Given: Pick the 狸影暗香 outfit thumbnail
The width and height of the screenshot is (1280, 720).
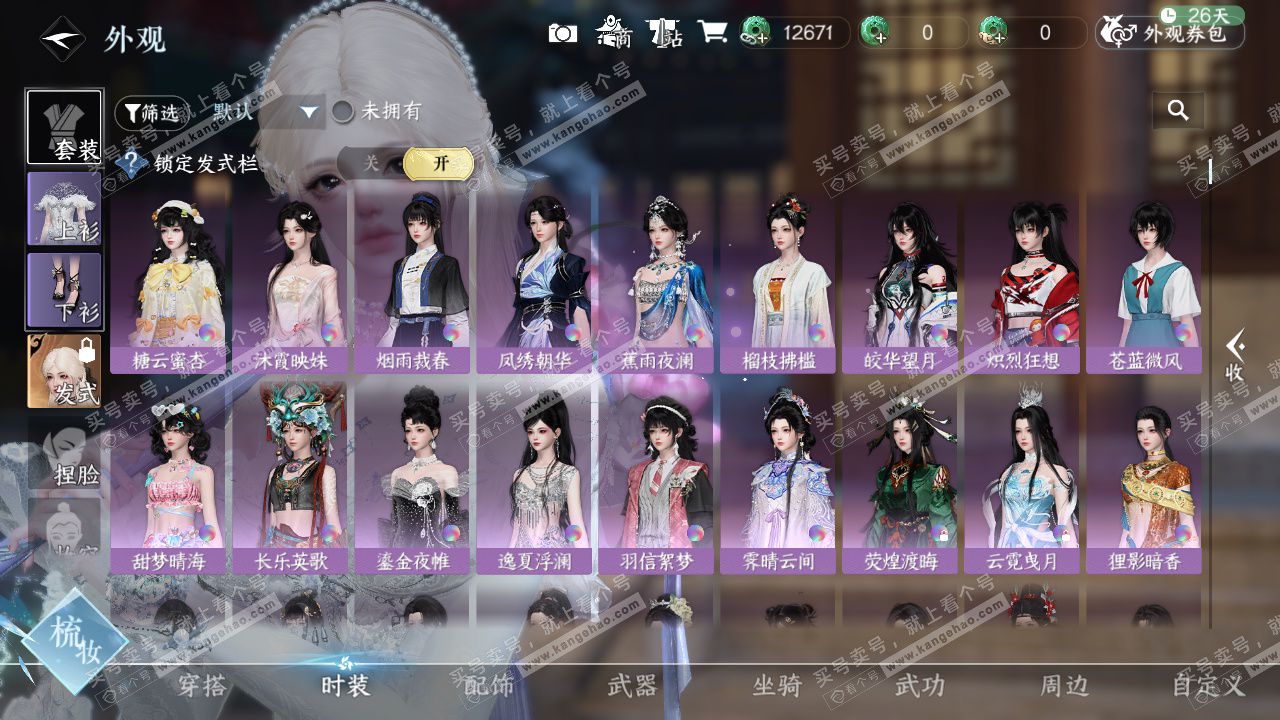Looking at the screenshot, I should pos(1144,480).
